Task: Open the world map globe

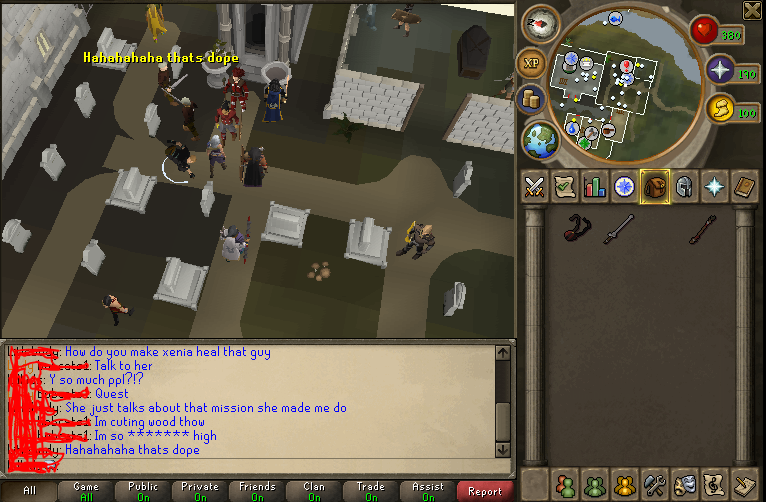Action: tap(540, 139)
